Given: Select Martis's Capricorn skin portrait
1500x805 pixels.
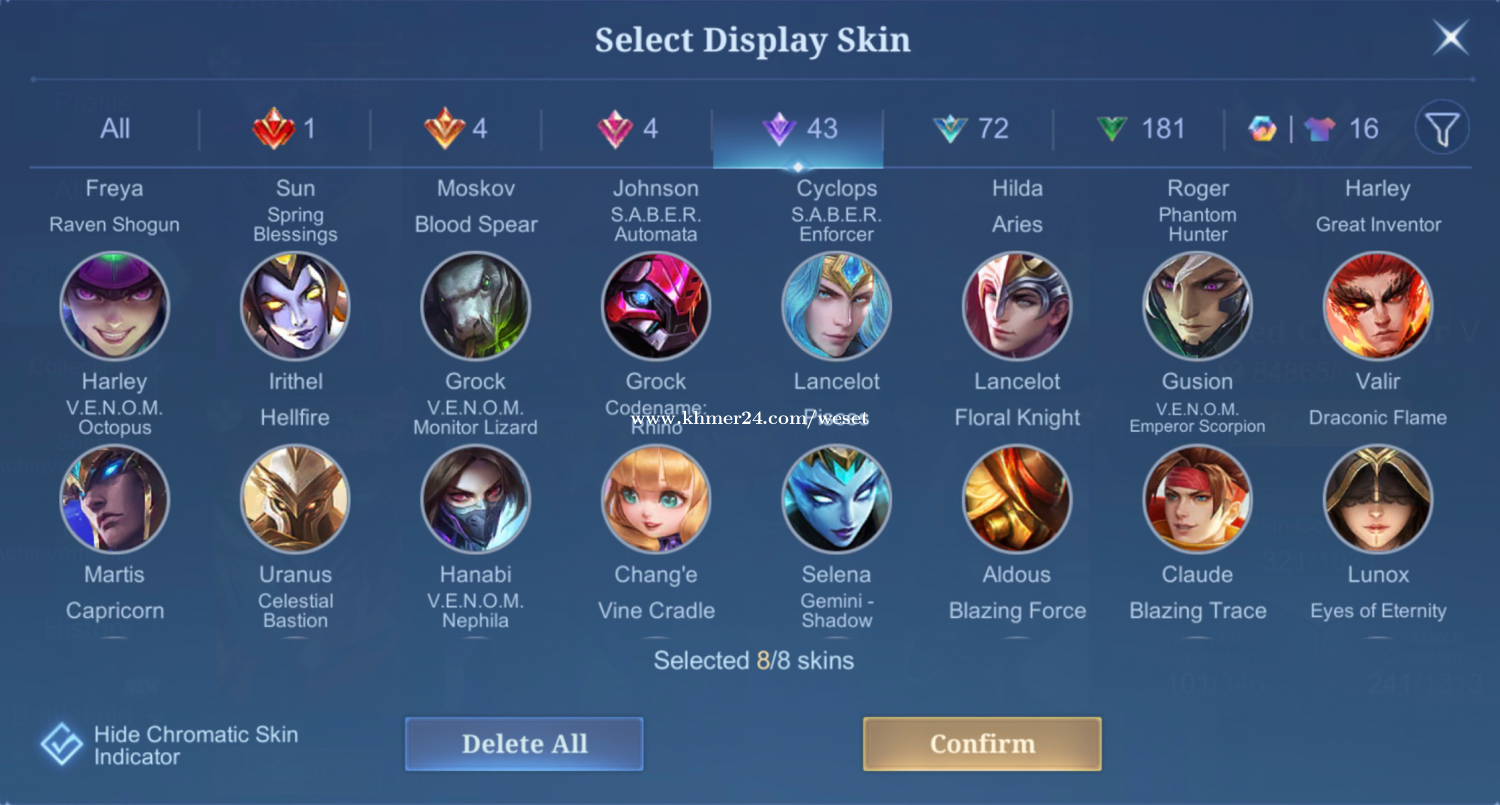Looking at the screenshot, I should (x=115, y=499).
